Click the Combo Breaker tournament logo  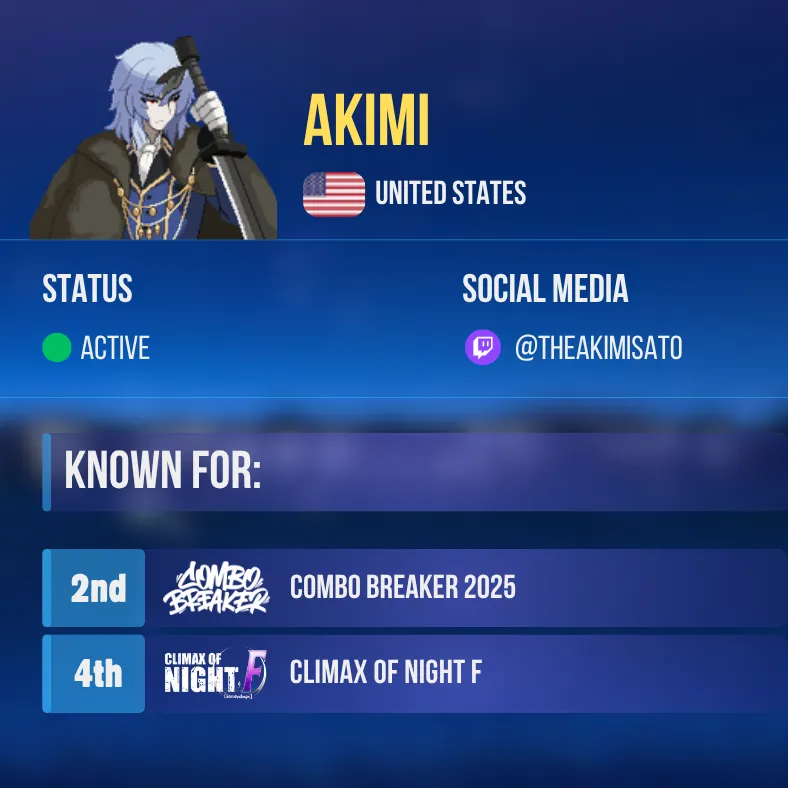pyautogui.click(x=216, y=588)
